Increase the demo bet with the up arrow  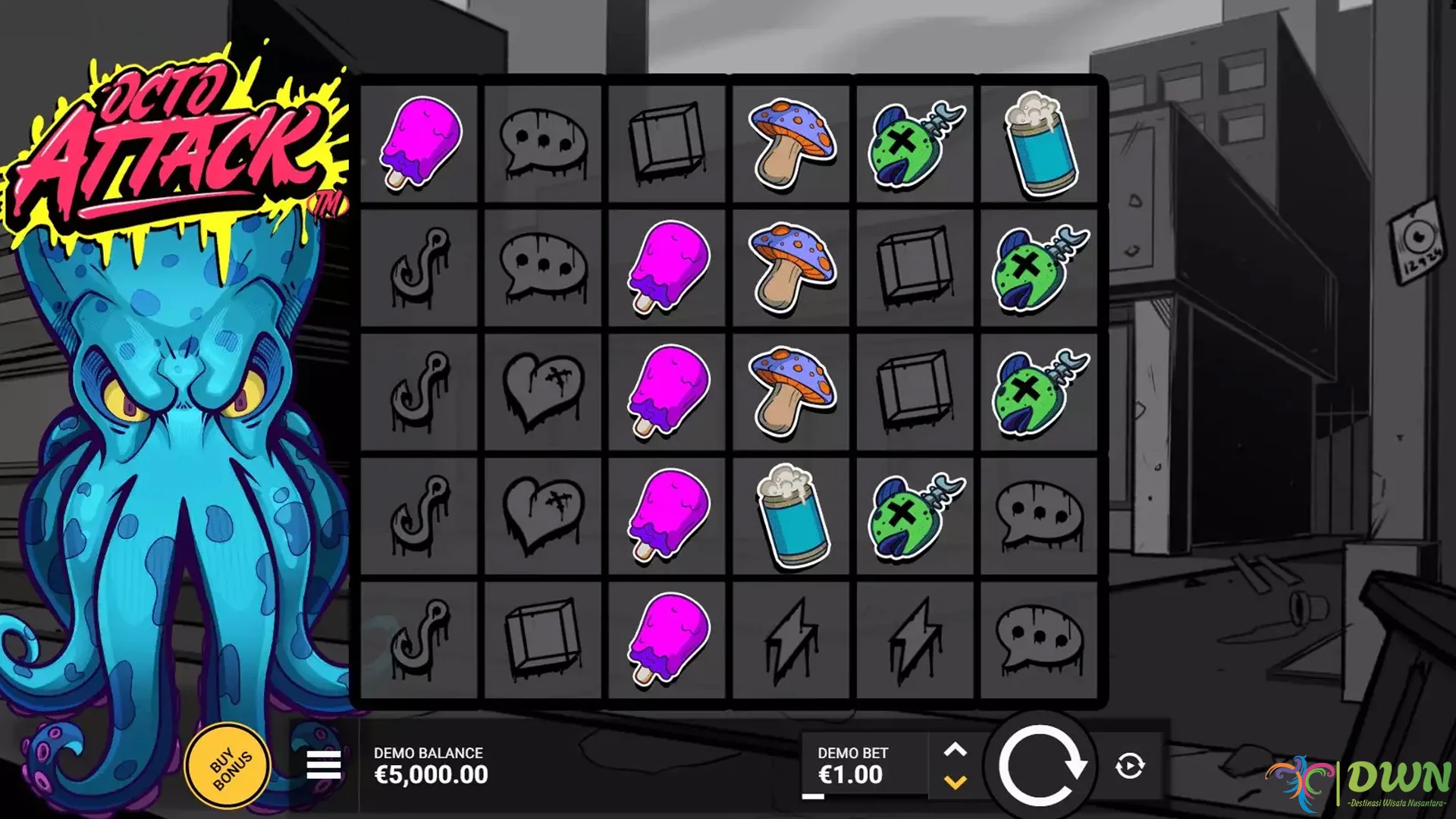(955, 750)
